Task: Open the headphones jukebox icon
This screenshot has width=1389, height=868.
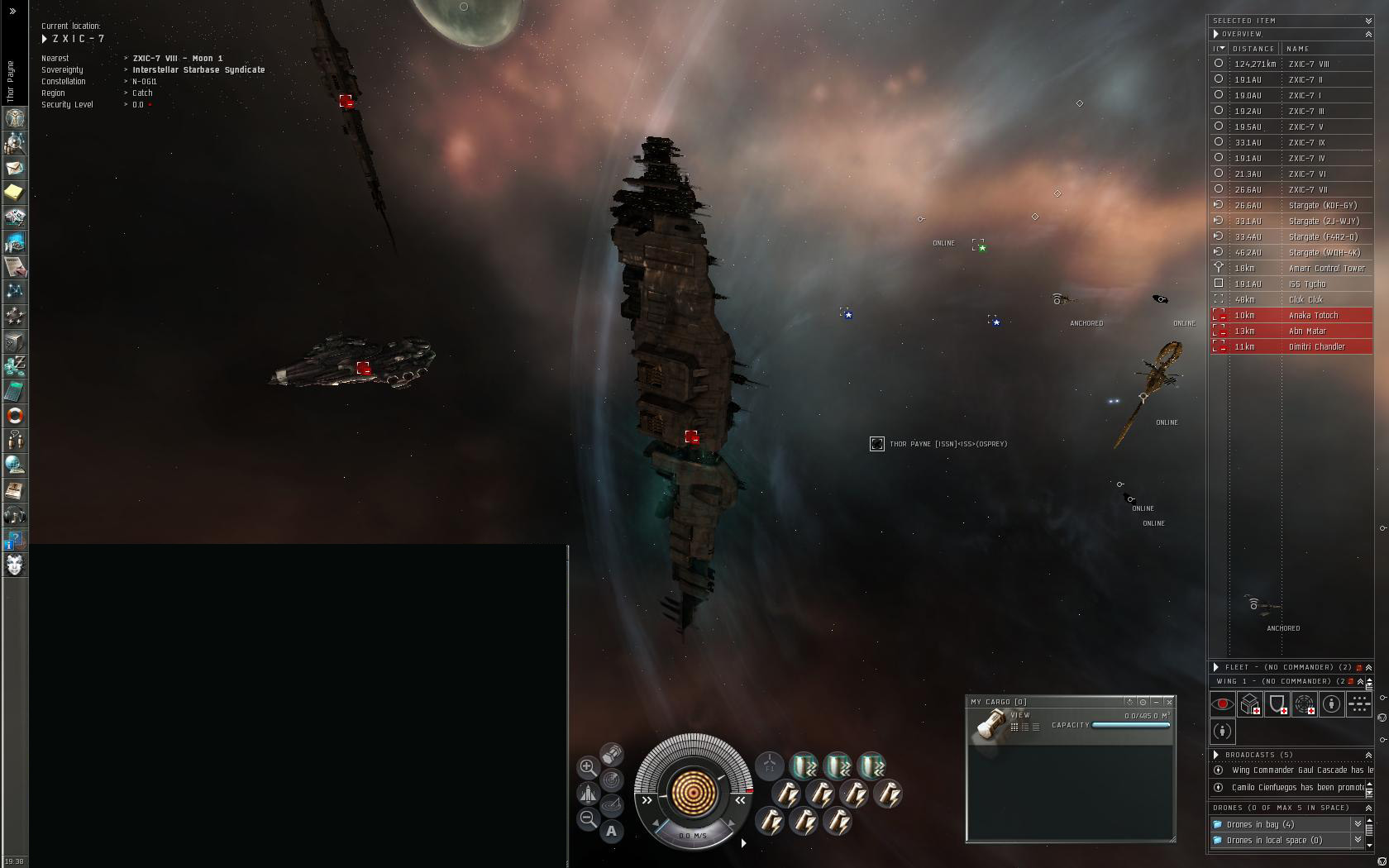Action: (15, 517)
